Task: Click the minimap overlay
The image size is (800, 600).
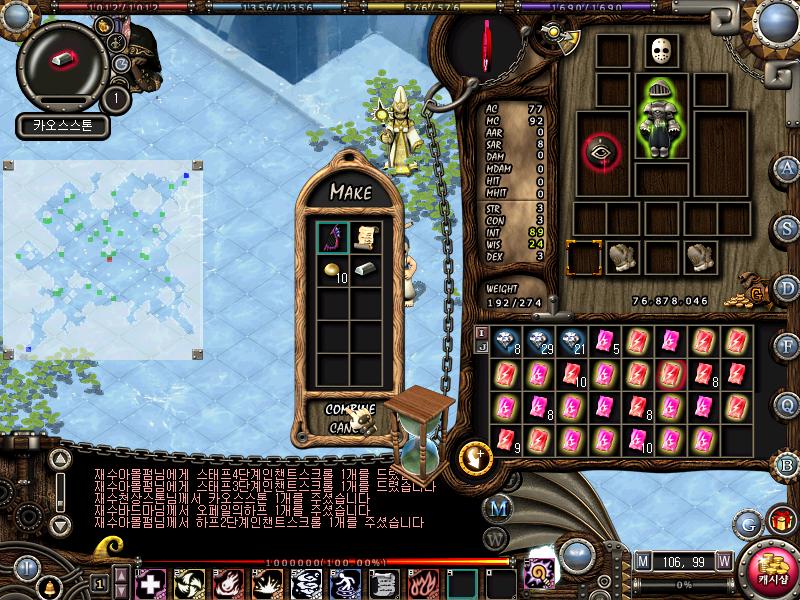Action: click(103, 258)
